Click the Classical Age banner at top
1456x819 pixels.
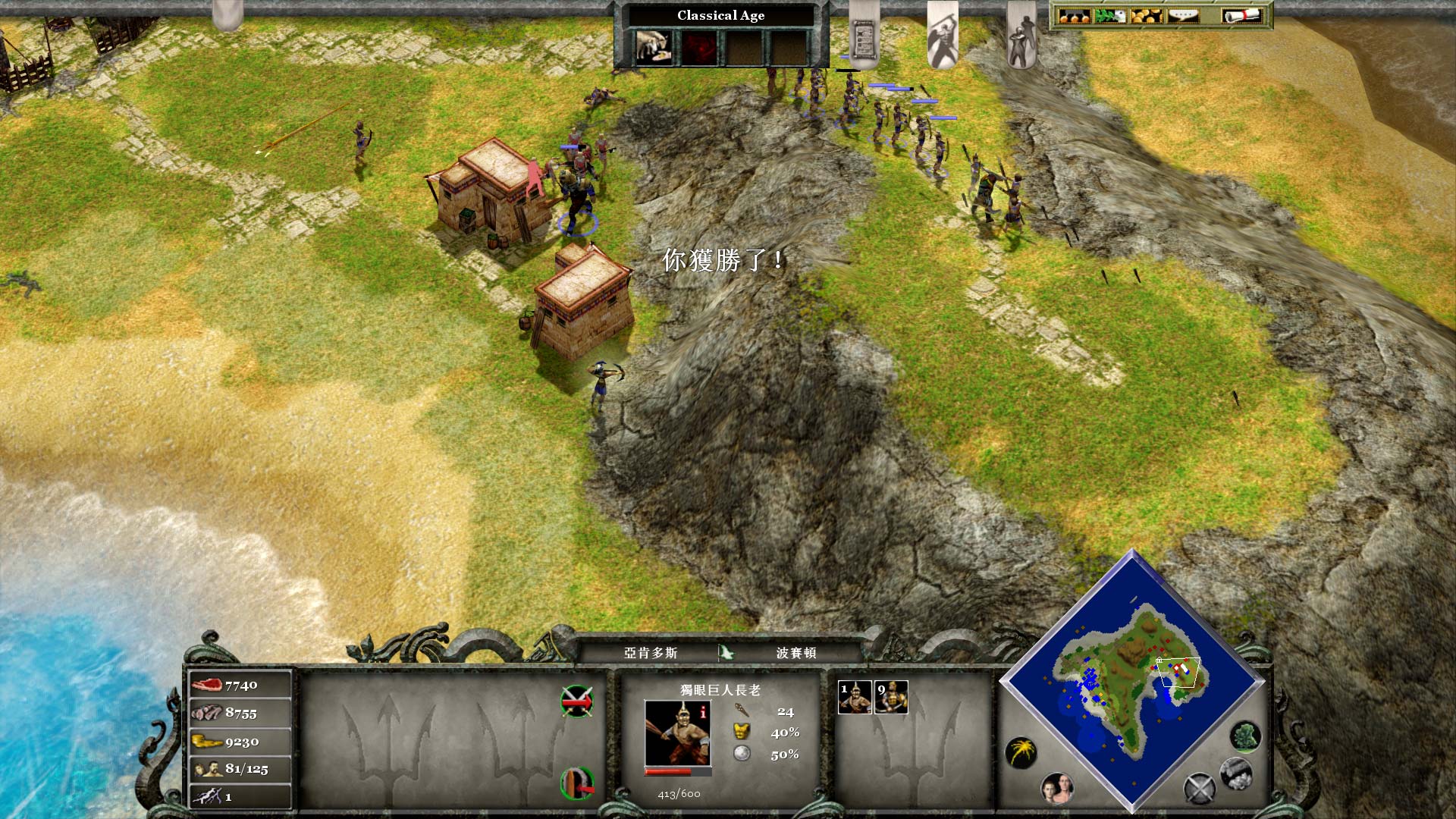point(720,15)
